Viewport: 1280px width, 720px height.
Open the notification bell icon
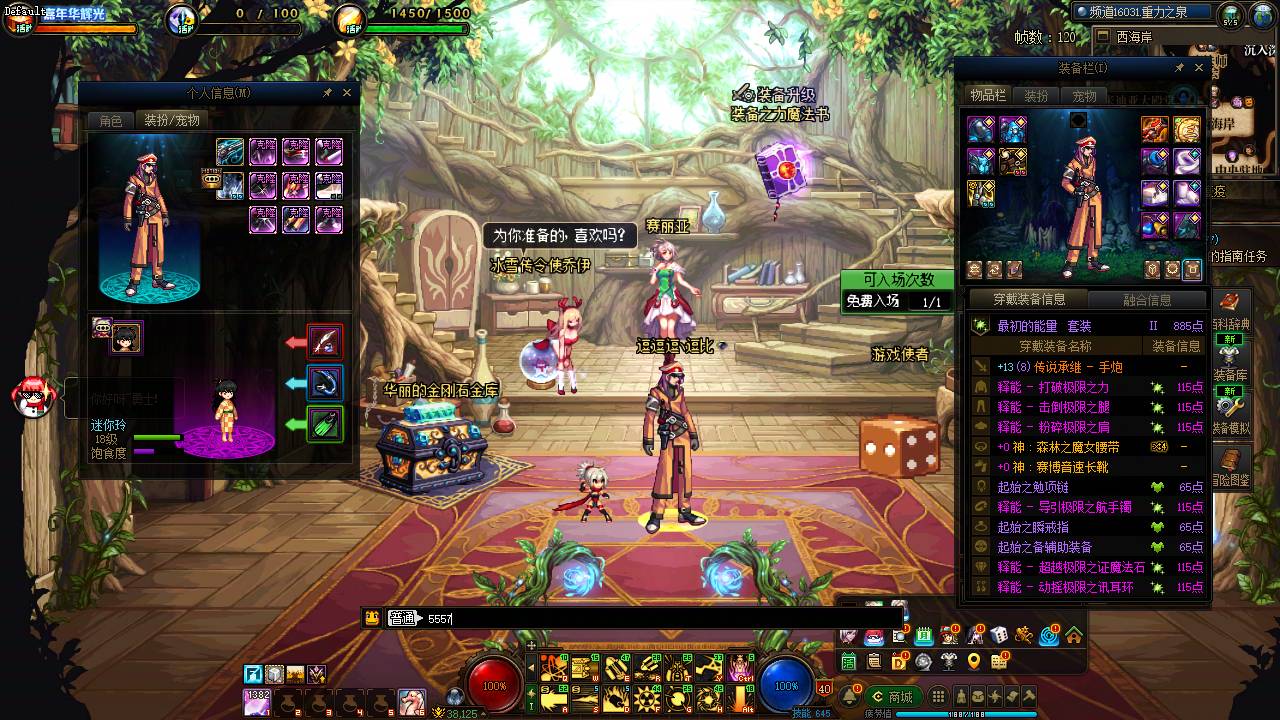pyautogui.click(x=850, y=697)
